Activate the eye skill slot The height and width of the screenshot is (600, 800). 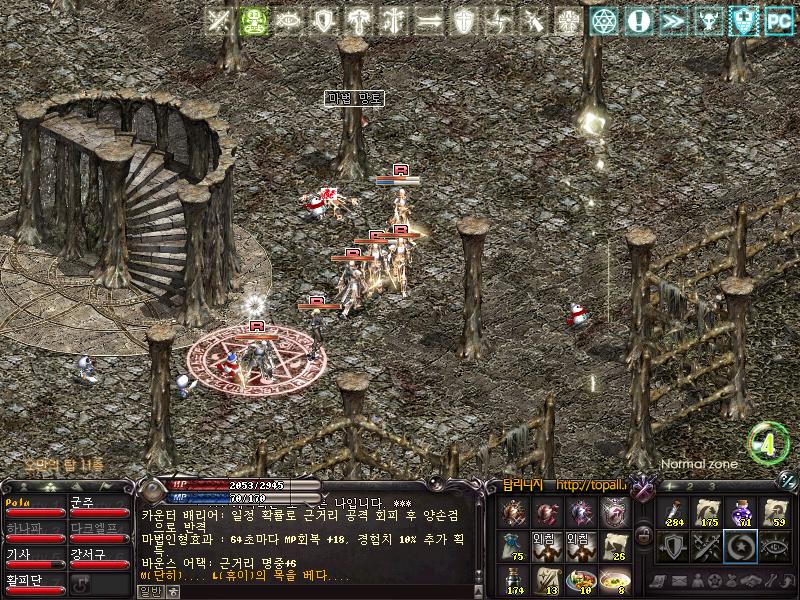pyautogui.click(x=775, y=546)
